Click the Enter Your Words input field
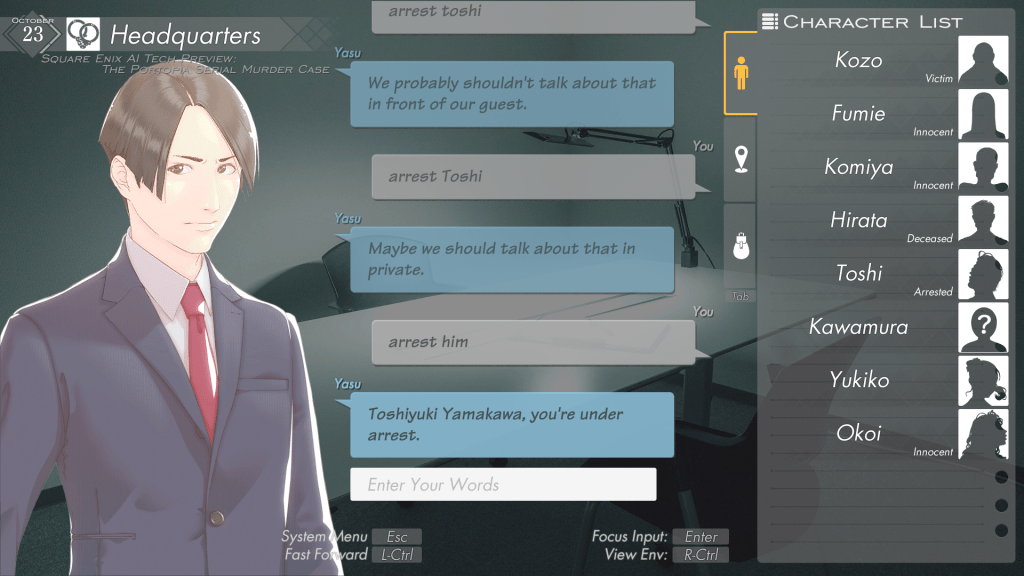1024x576 pixels. pyautogui.click(x=503, y=485)
